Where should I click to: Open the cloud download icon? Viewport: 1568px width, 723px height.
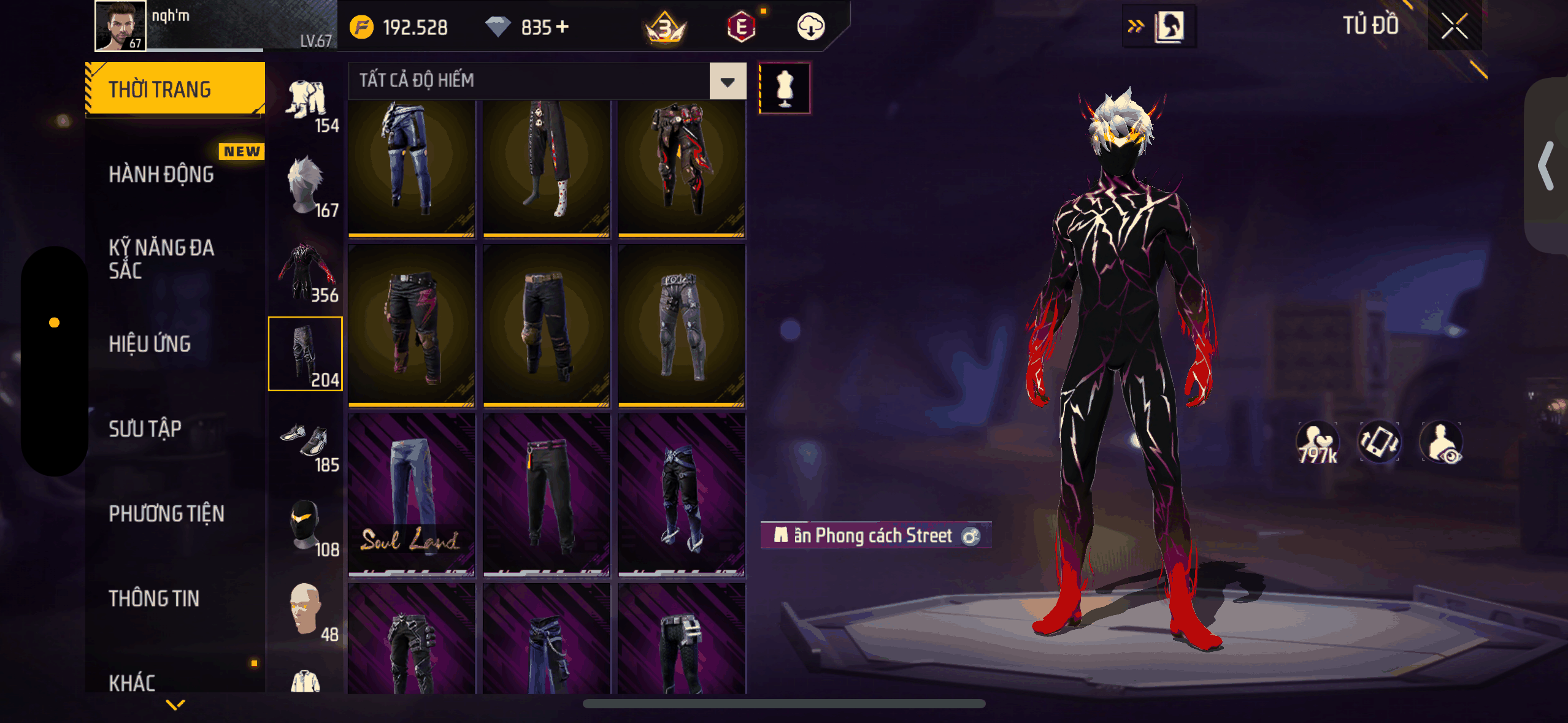[x=810, y=27]
